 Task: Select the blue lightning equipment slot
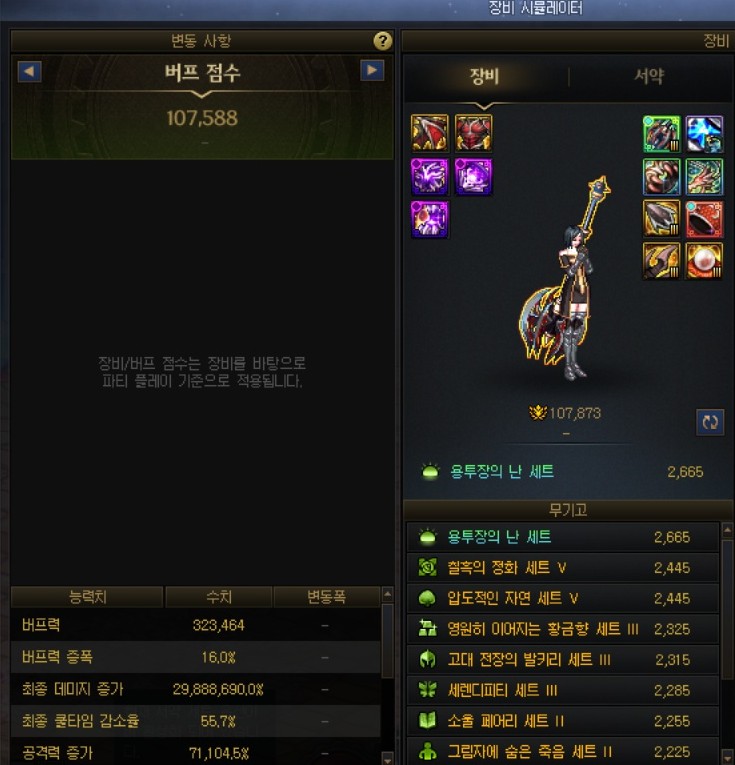click(704, 134)
